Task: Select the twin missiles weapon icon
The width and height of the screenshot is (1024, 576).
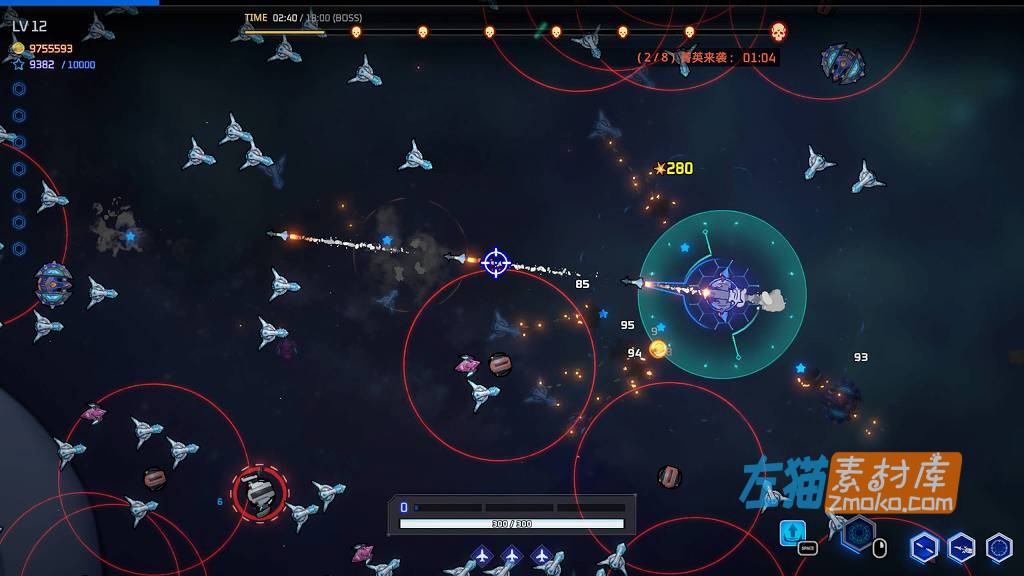Action: 924,547
